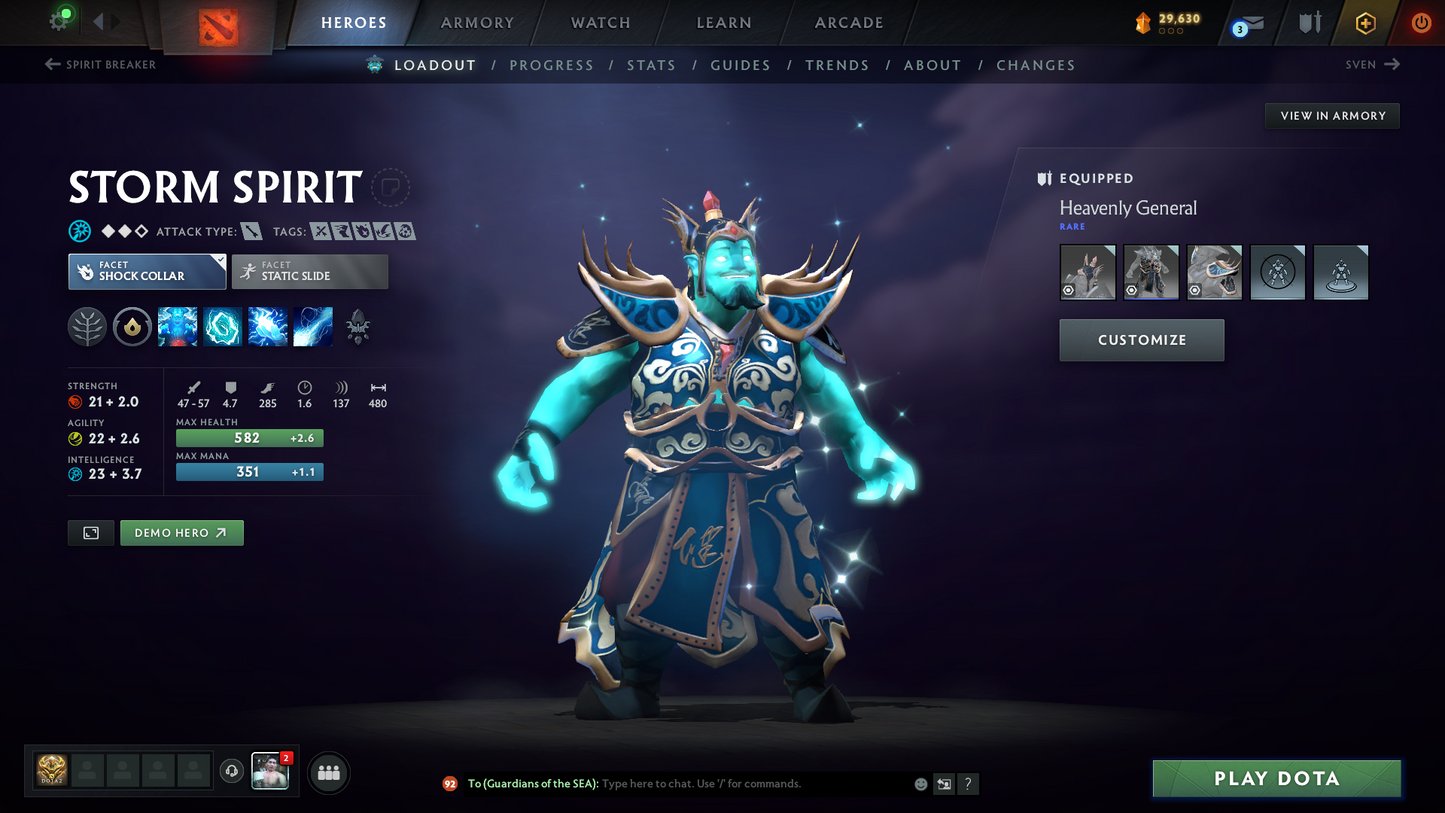The height and width of the screenshot is (813, 1445).
Task: Switch to the Armory tab
Action: pyautogui.click(x=477, y=22)
